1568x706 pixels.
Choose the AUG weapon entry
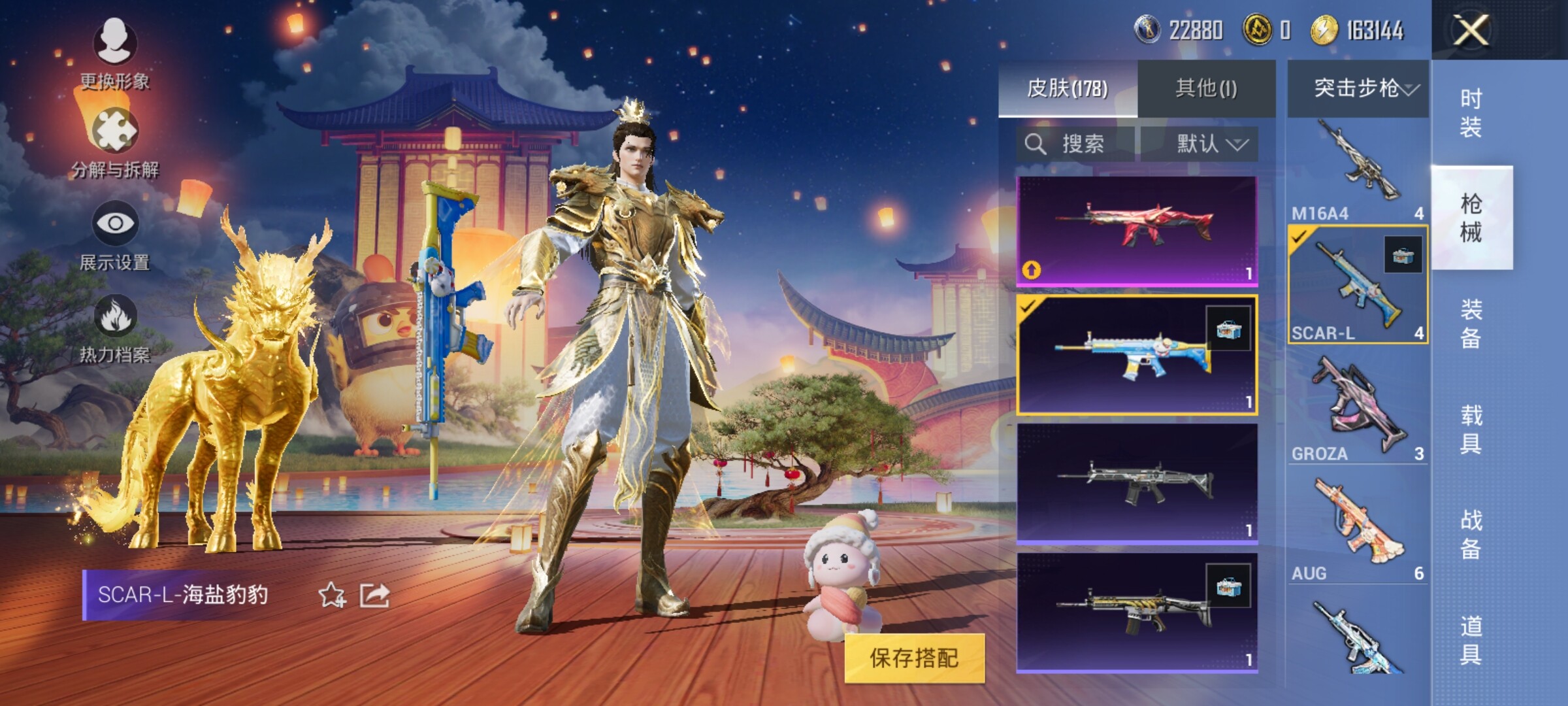pos(1358,529)
